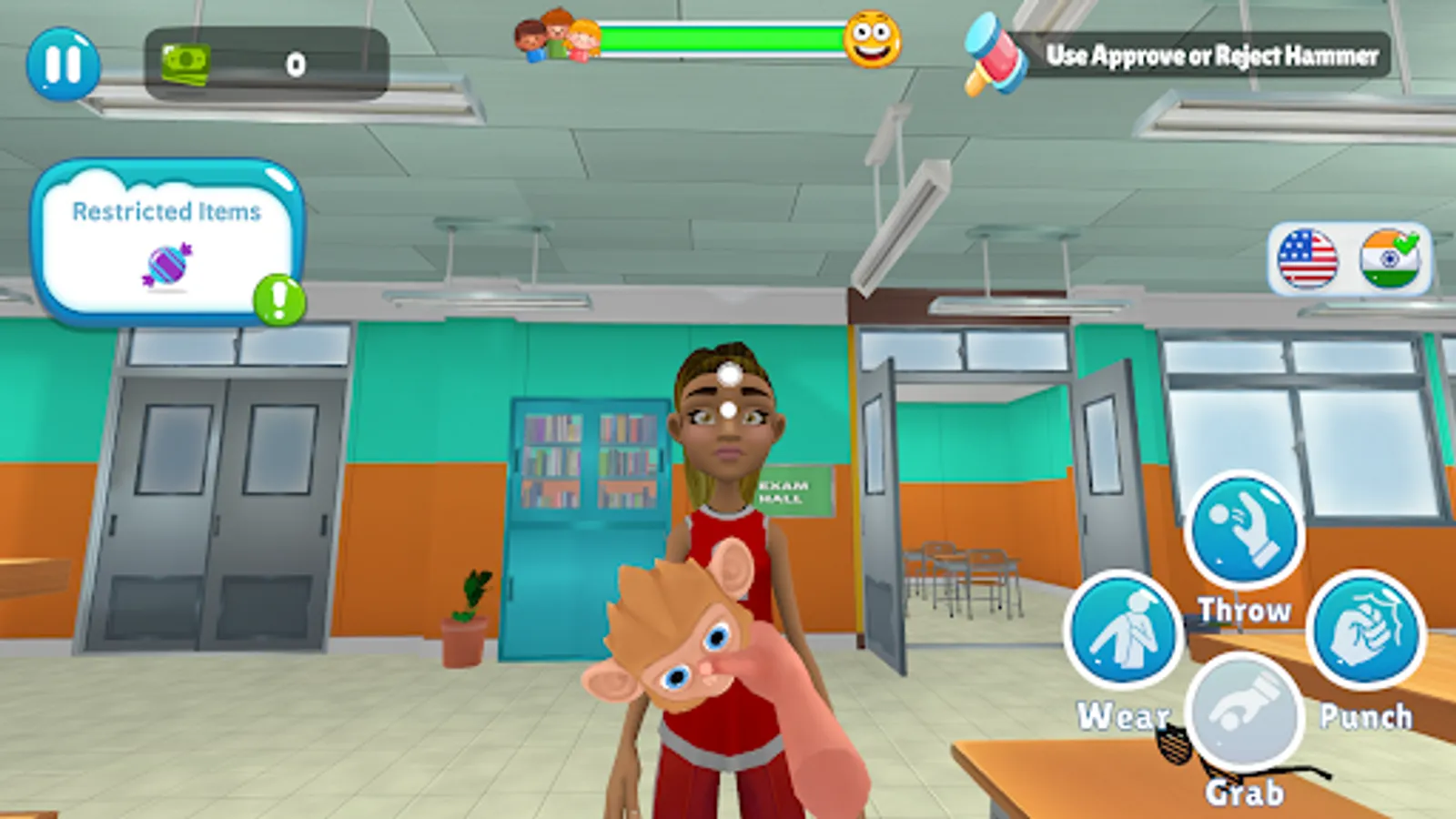
Task: Open the Restricted Items panel
Action: pyautogui.click(x=168, y=241)
